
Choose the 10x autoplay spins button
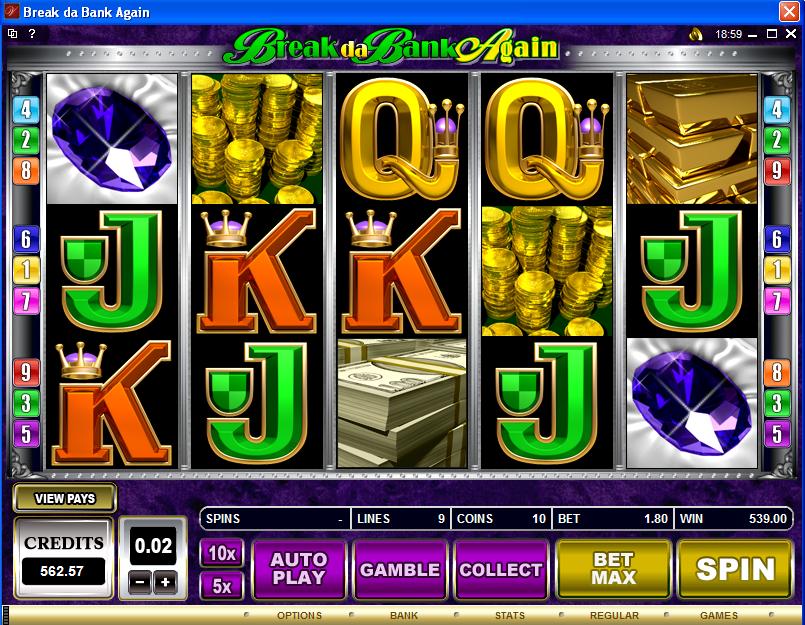tap(221, 553)
